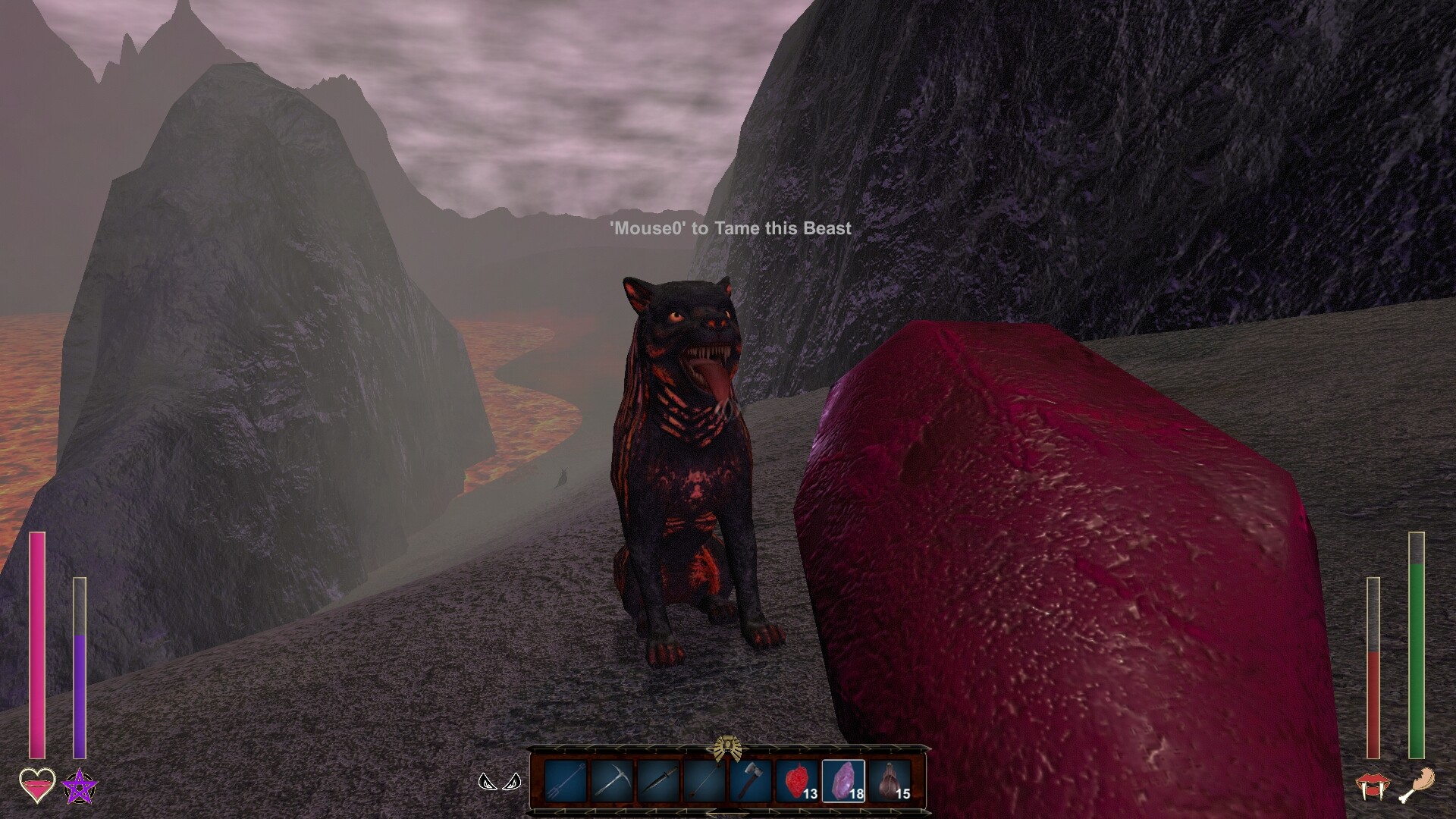
Task: Select the heart item stack of 13
Action: [x=796, y=781]
